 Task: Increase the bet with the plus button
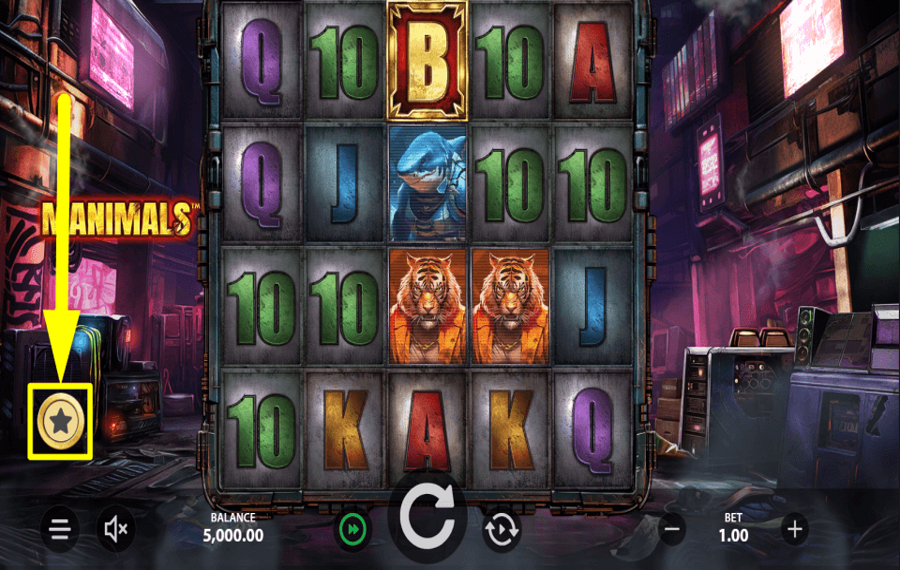pyautogui.click(x=794, y=529)
